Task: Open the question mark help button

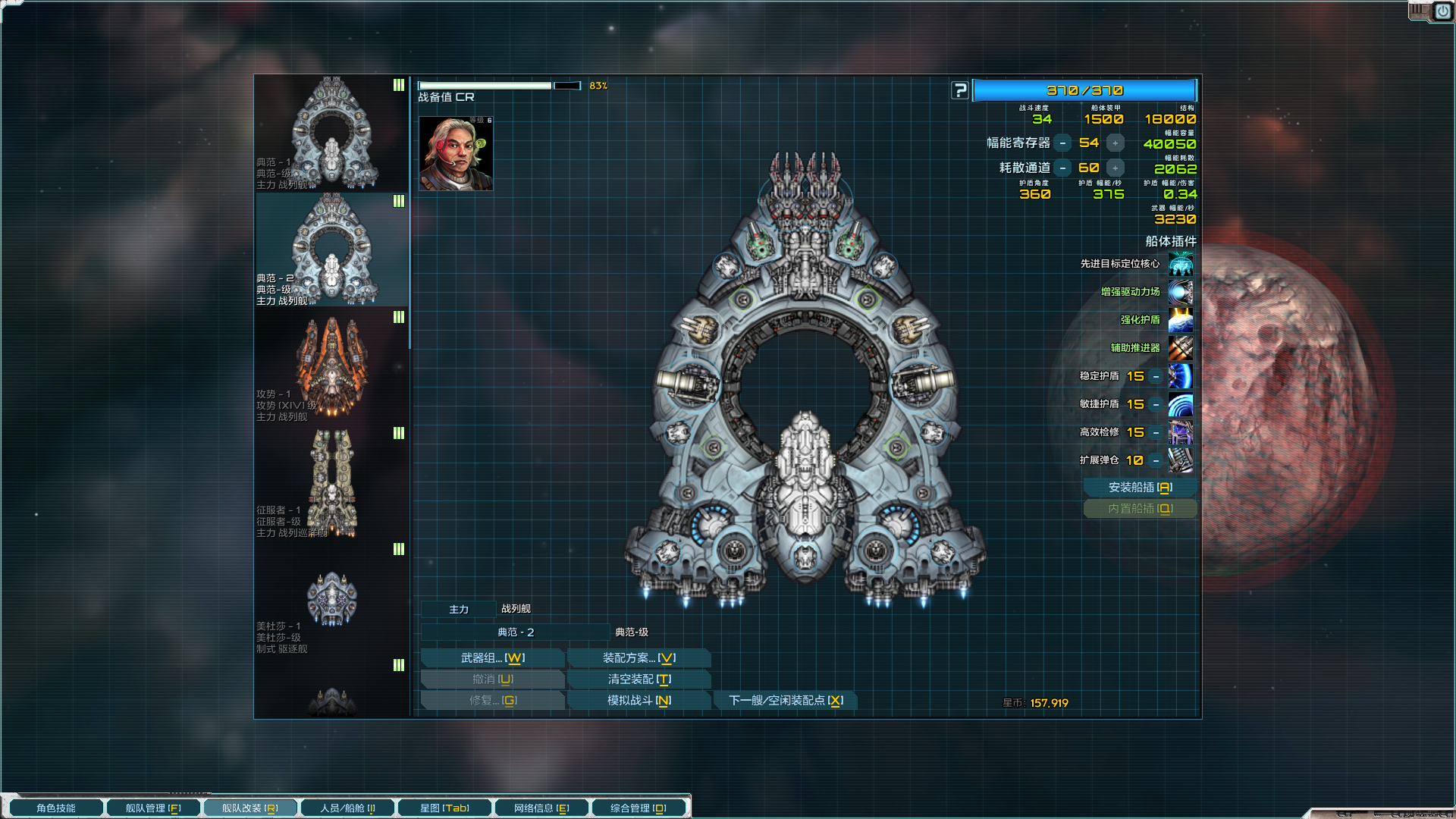Action: (x=960, y=91)
